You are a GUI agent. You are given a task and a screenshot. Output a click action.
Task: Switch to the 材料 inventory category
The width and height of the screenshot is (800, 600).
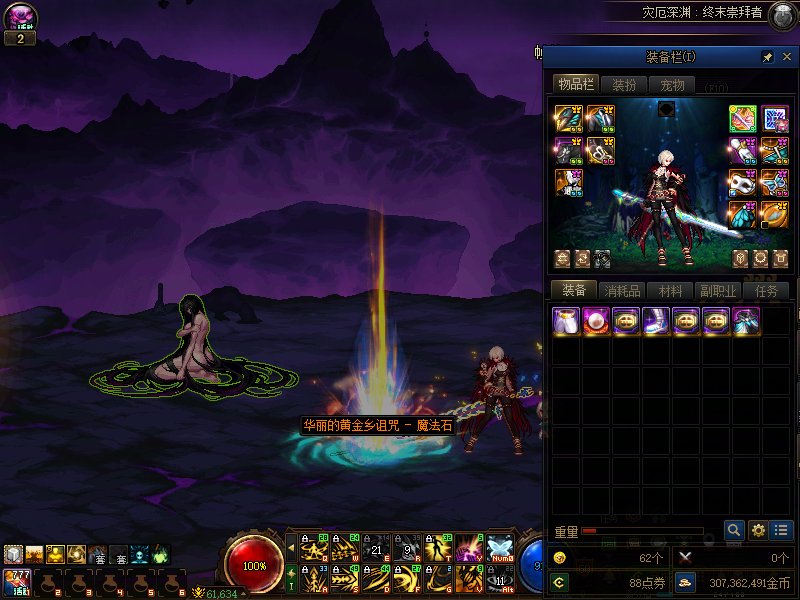coord(670,291)
